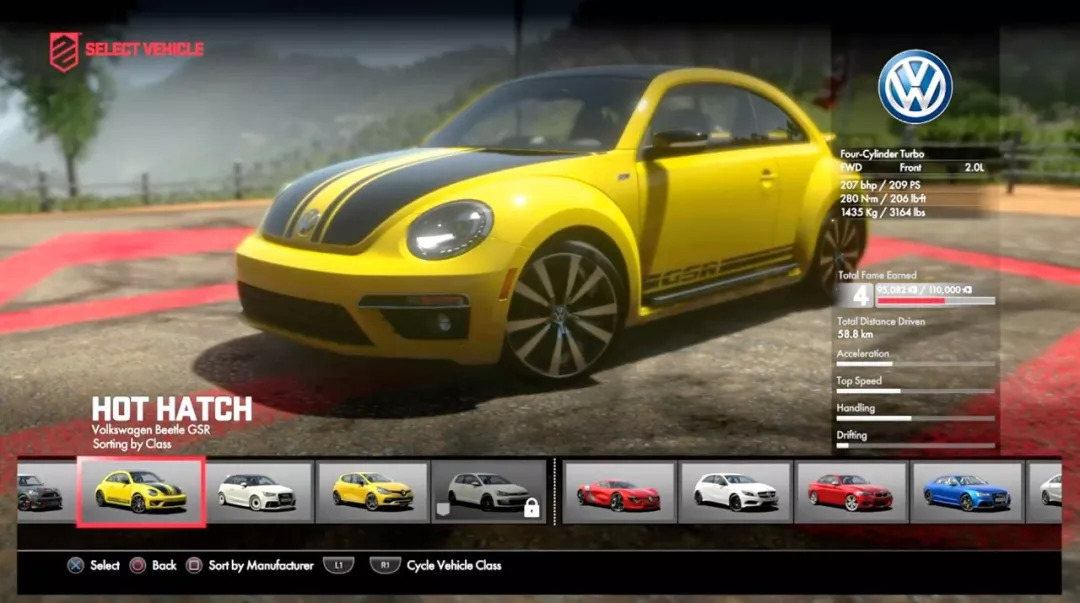Choose the red concept sports car thumbnail

click(619, 491)
